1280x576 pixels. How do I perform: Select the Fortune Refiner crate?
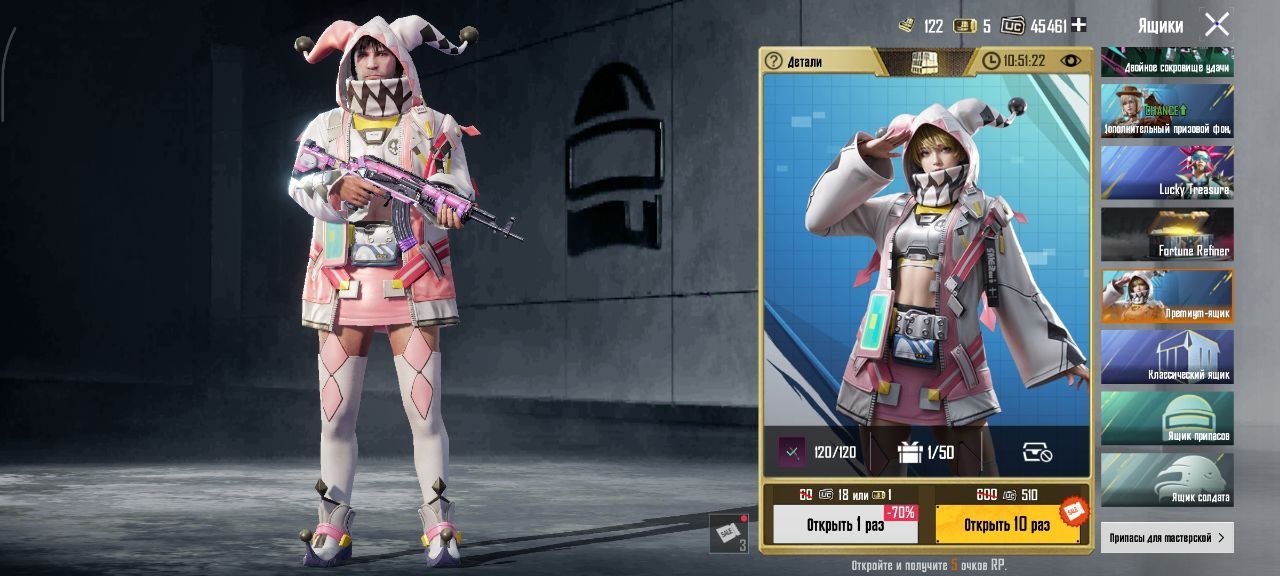1167,234
